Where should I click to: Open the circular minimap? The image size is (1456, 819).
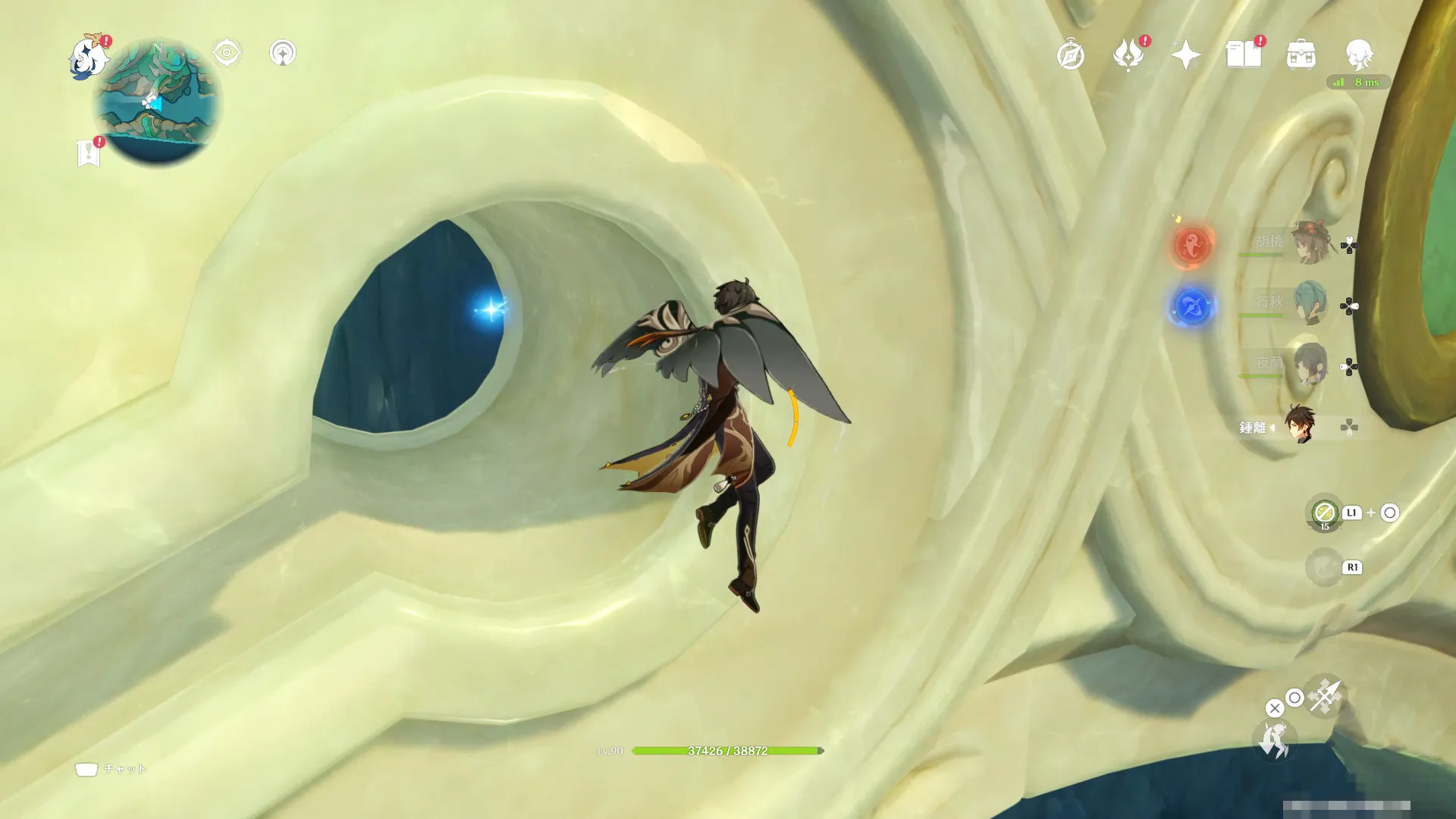pyautogui.click(x=157, y=102)
